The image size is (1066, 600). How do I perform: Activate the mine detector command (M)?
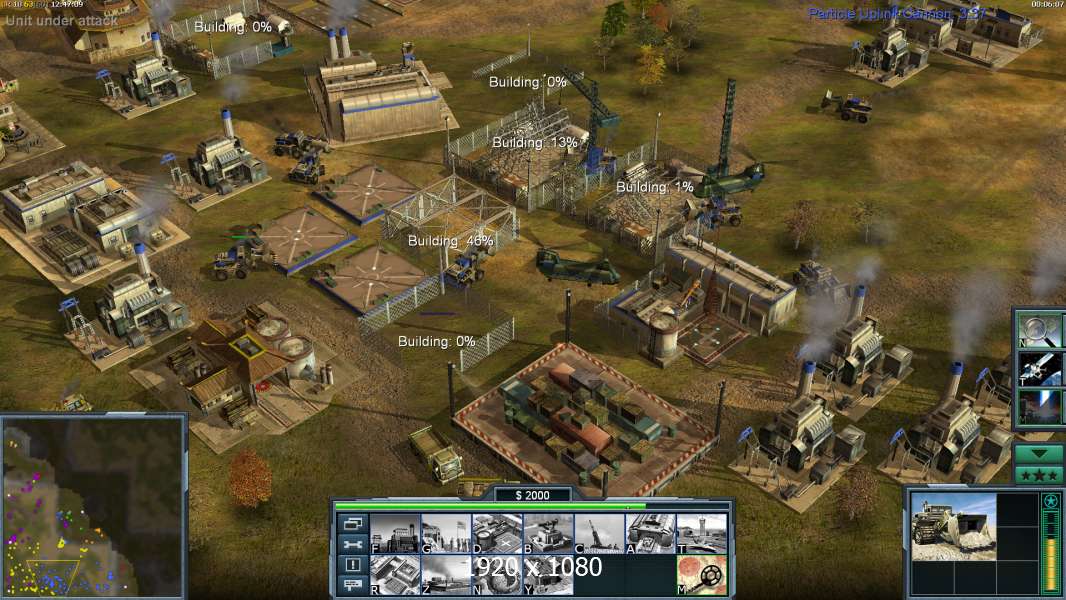tap(701, 575)
